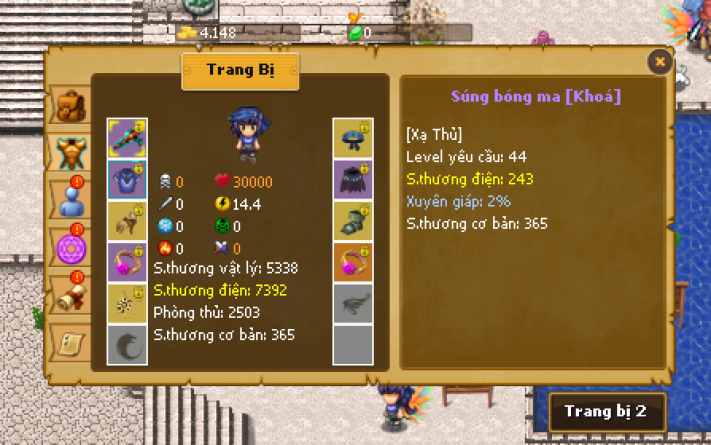Click the equipped gloves slot
This screenshot has height=445, width=711.
click(x=127, y=221)
